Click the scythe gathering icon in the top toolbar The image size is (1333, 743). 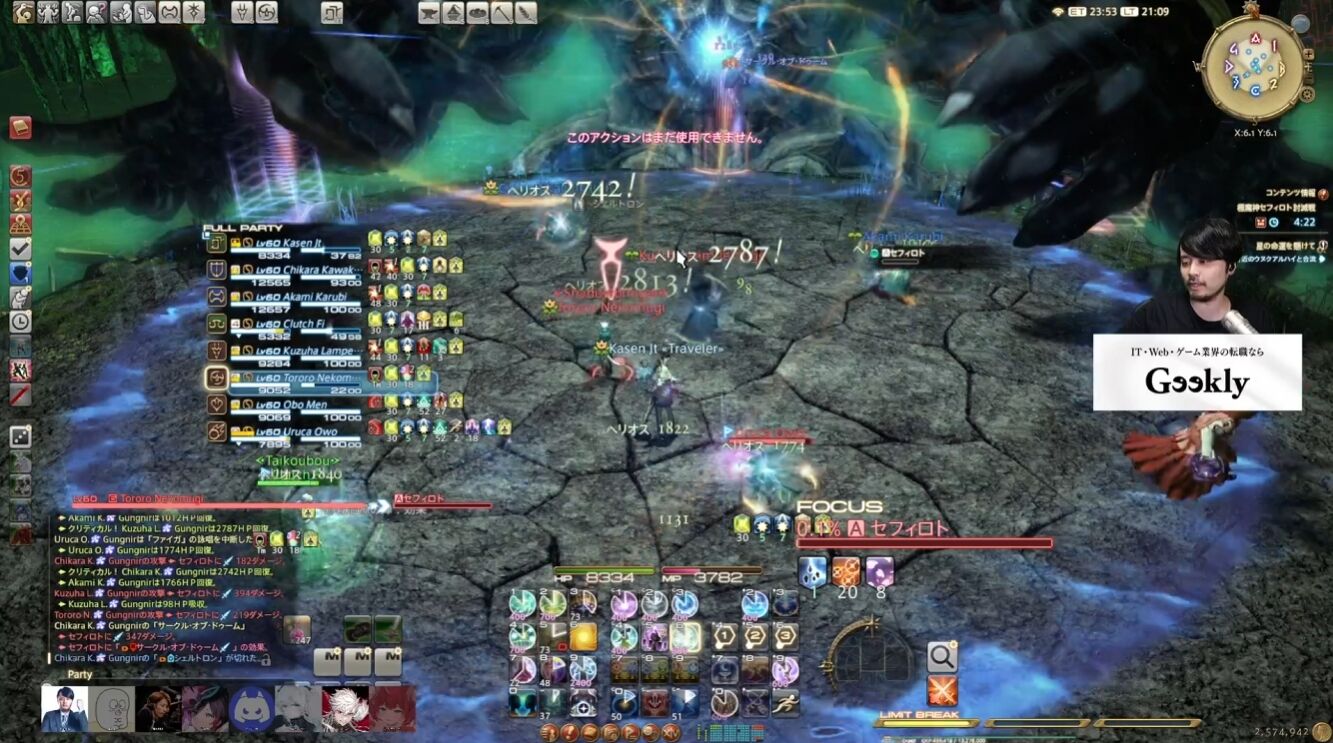pos(504,15)
